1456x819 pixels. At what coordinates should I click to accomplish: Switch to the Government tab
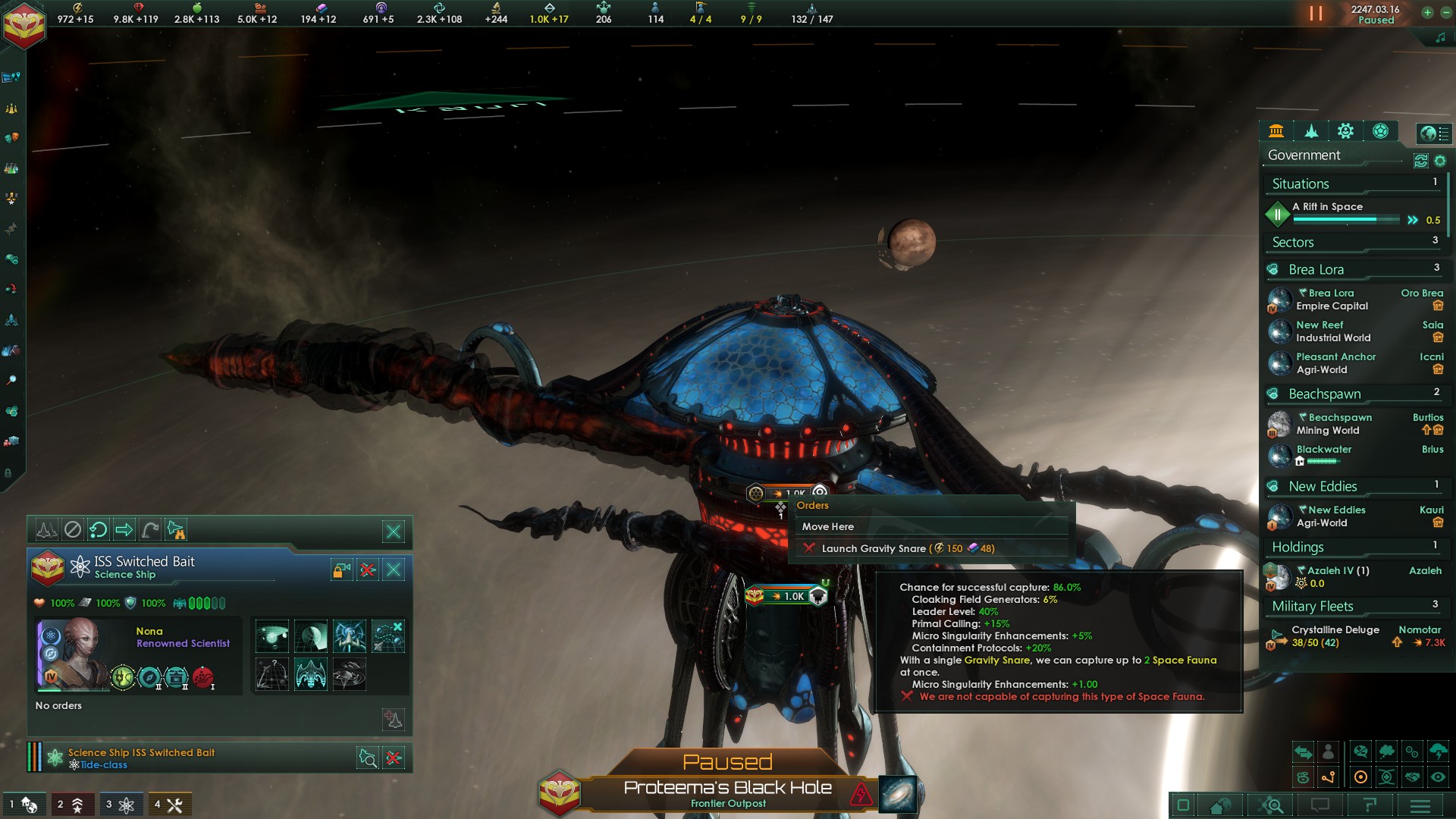click(x=1276, y=132)
